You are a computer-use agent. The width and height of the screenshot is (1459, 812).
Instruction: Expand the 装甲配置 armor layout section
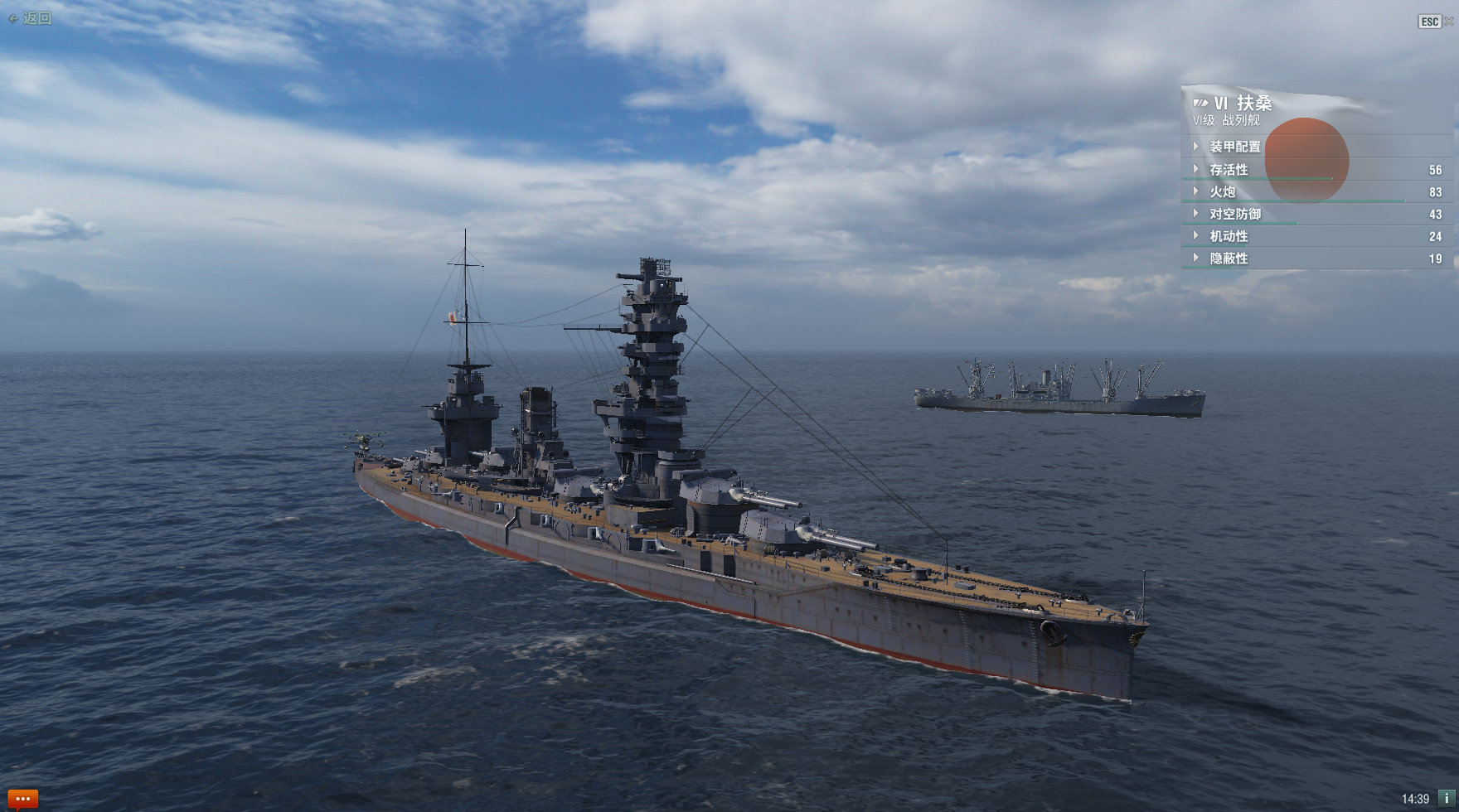pos(1234,147)
